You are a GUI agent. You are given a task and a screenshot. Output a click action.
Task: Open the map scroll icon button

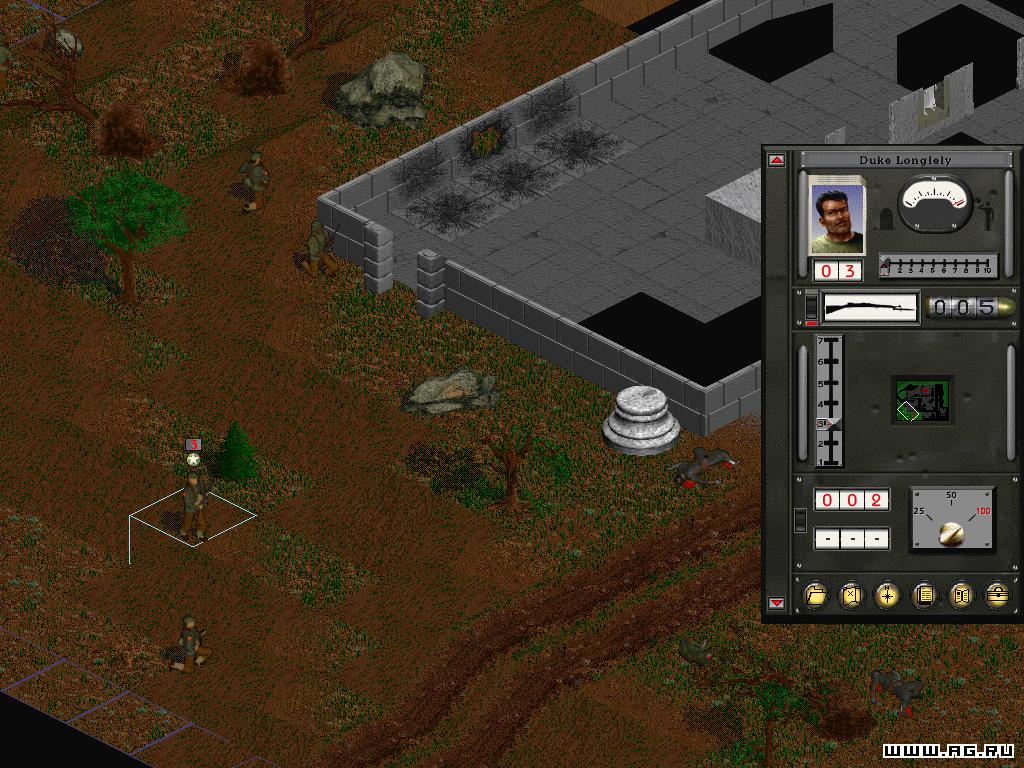click(x=852, y=595)
